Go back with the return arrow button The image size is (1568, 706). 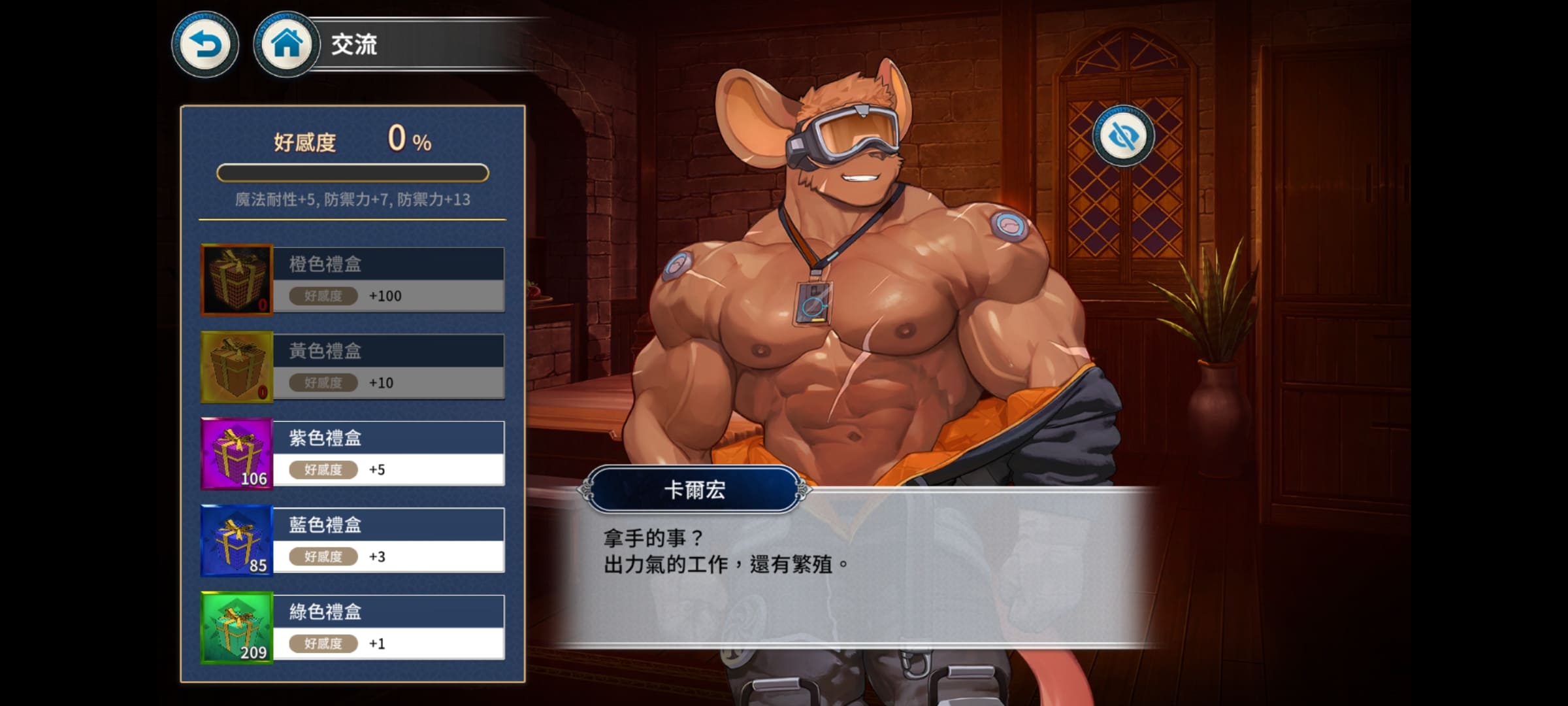(205, 45)
